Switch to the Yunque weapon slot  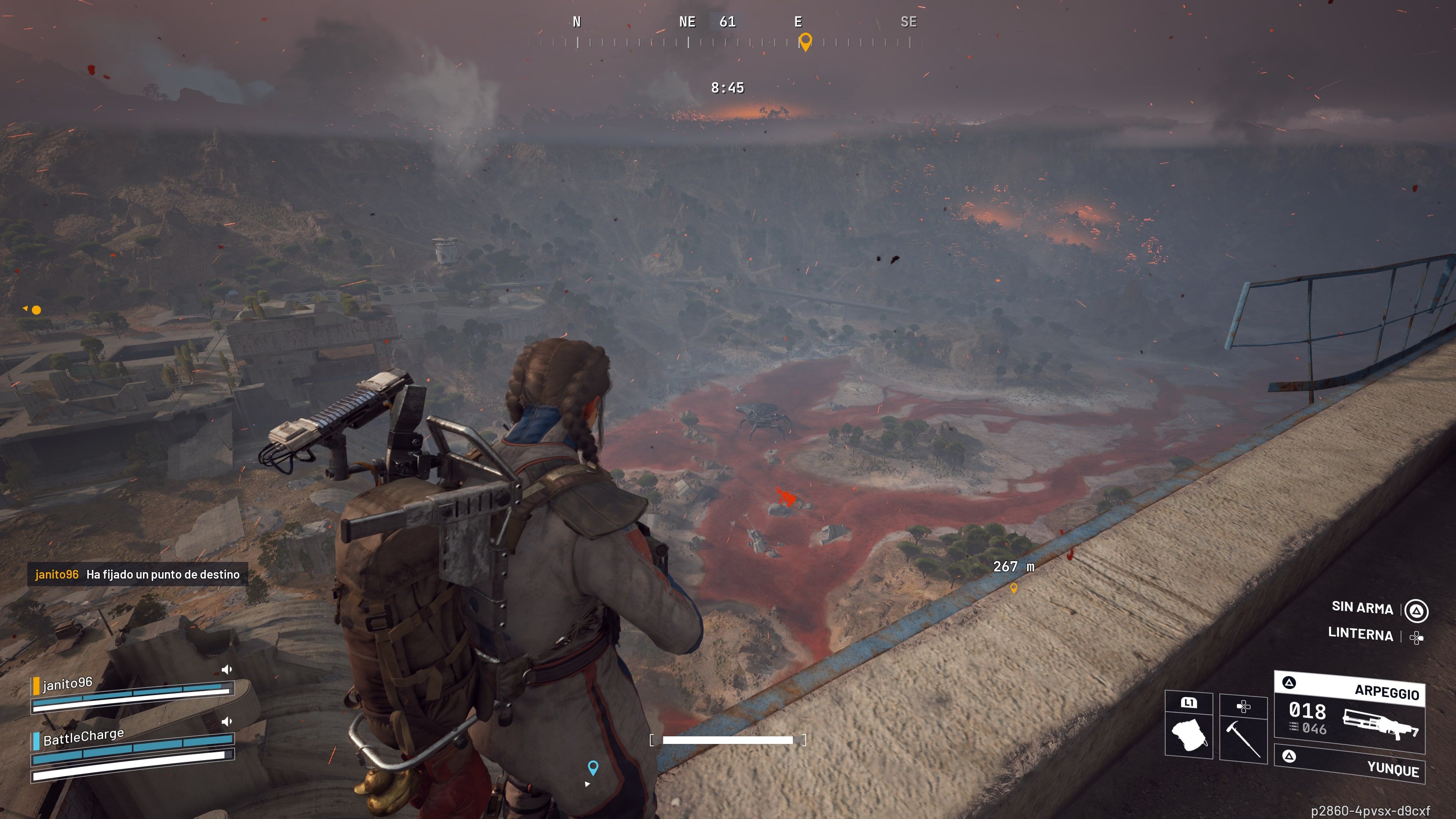pos(1349,764)
